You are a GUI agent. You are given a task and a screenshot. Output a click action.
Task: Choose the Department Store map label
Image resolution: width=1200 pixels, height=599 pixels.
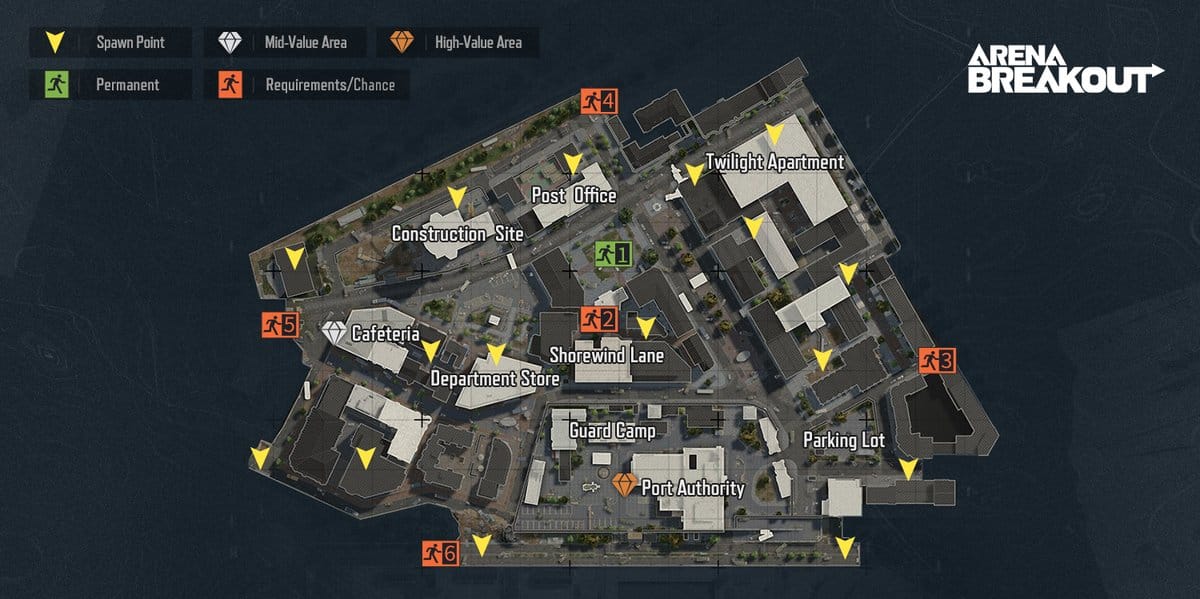pyautogui.click(x=494, y=379)
